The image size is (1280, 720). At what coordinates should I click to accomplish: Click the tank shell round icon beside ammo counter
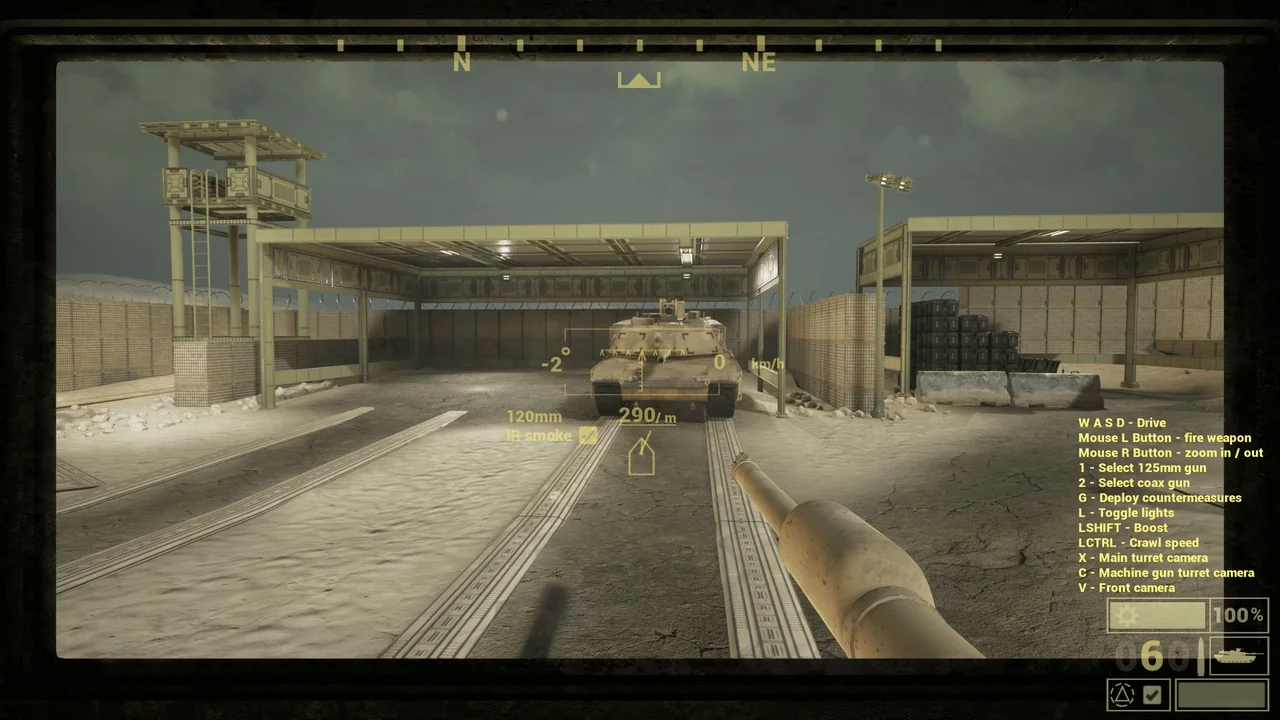click(1201, 656)
